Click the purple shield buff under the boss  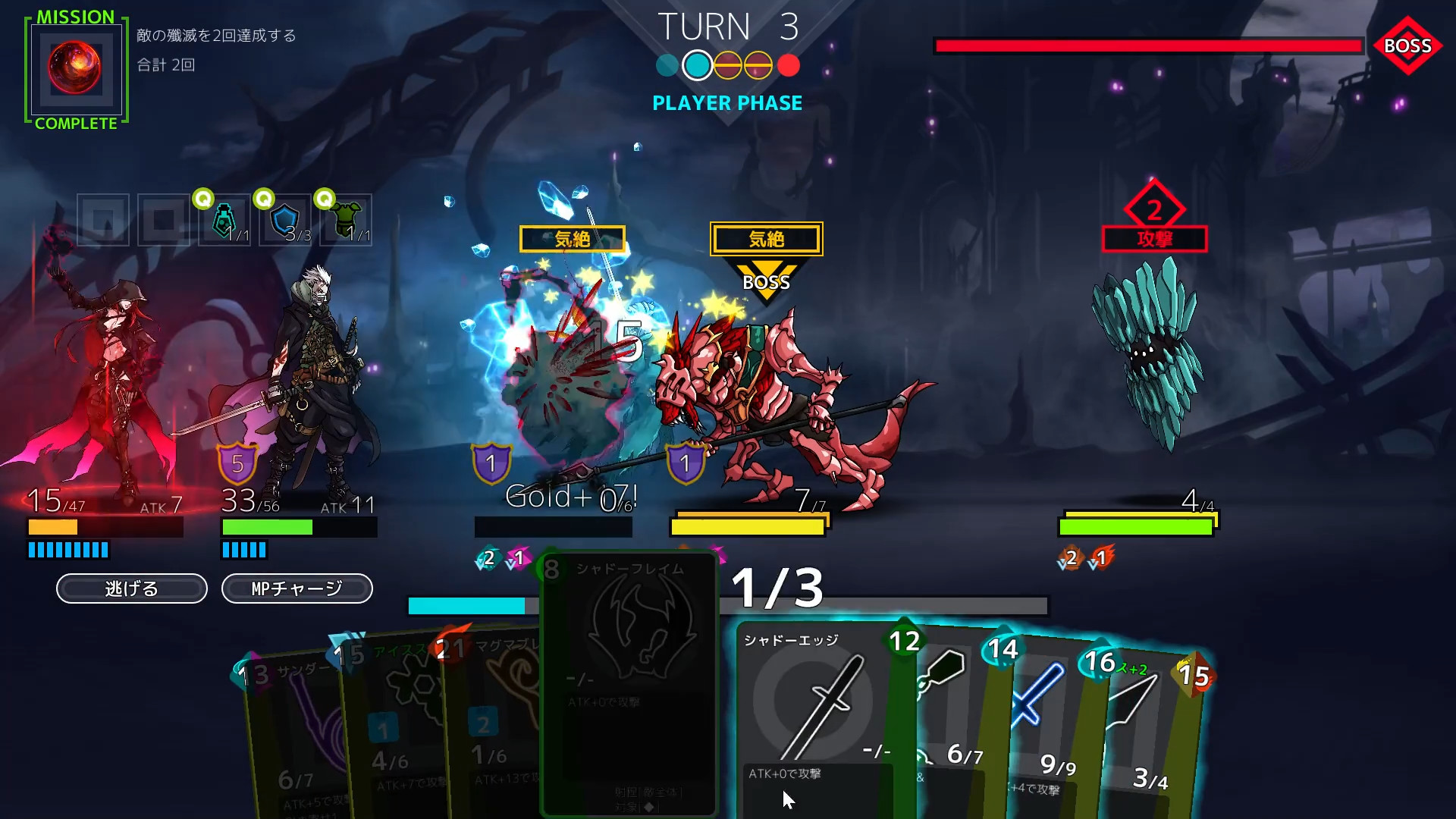(x=683, y=463)
